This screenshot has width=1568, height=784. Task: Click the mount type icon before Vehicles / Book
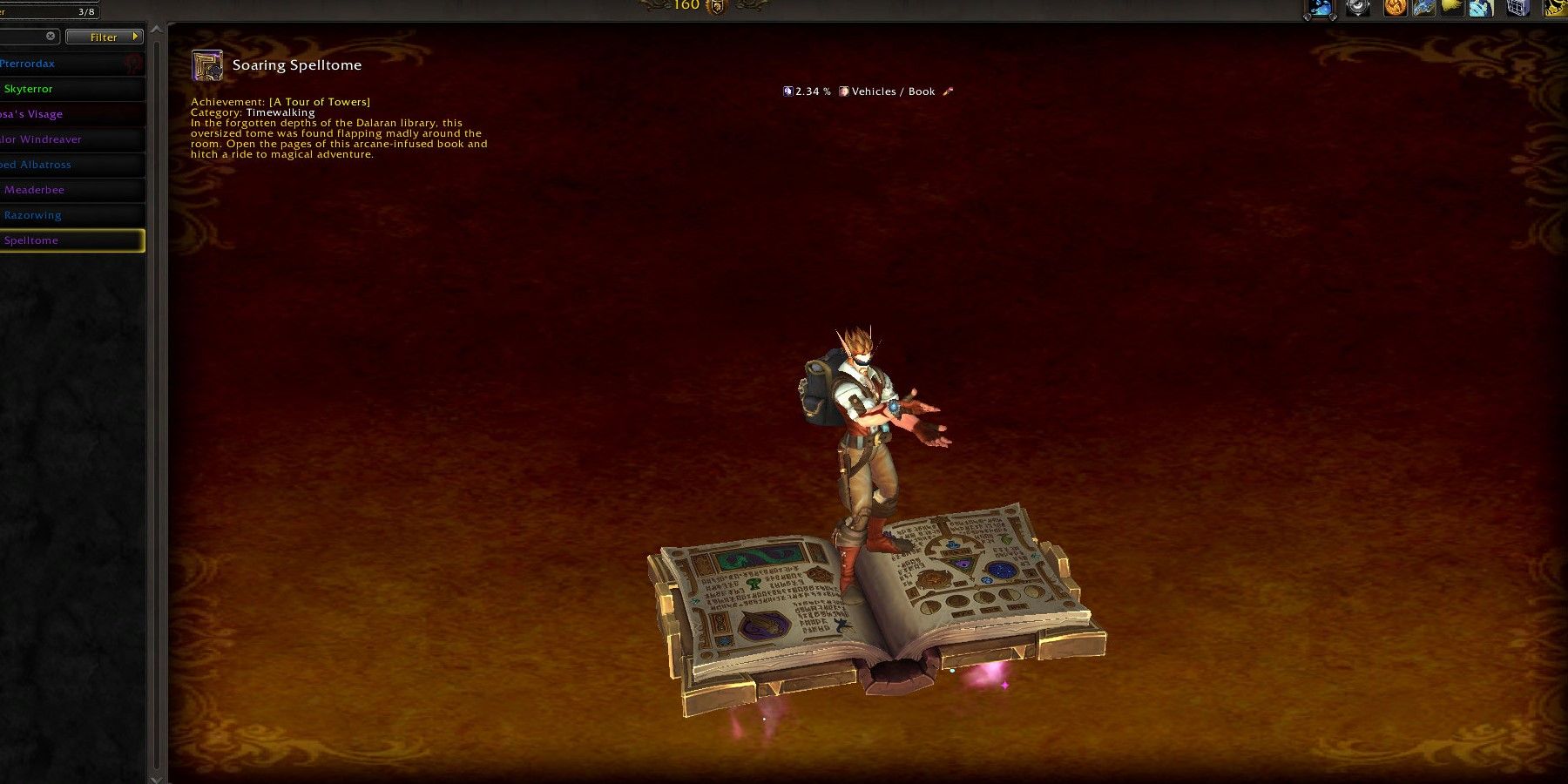(842, 91)
